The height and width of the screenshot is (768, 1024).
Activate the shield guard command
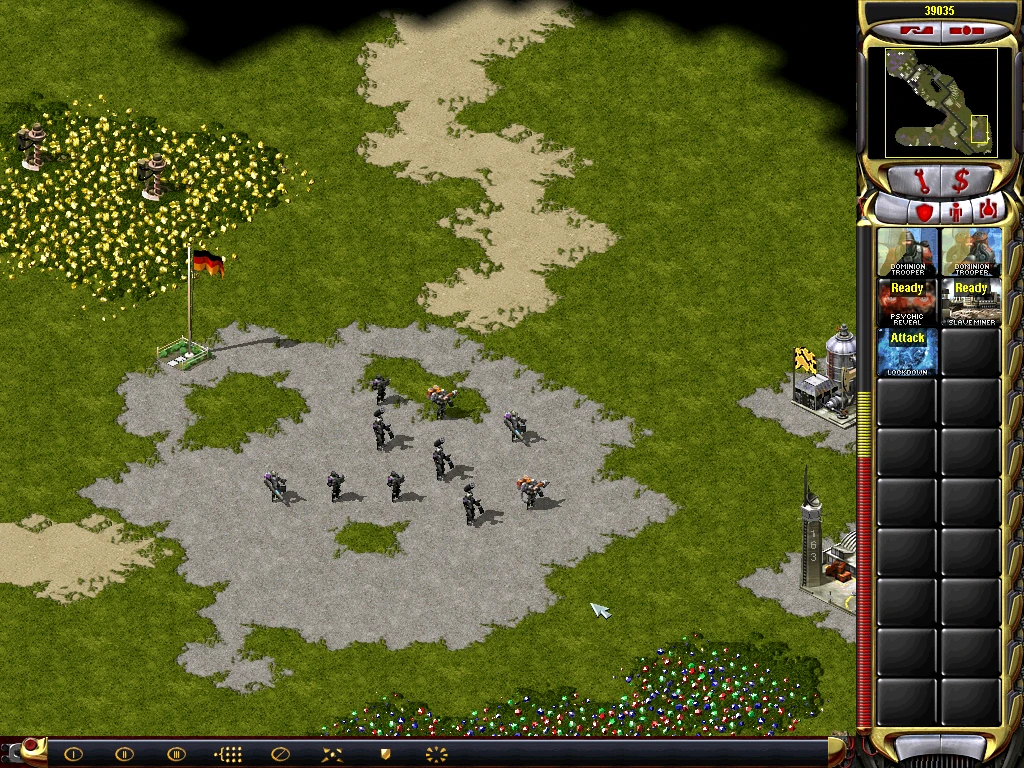tap(384, 754)
